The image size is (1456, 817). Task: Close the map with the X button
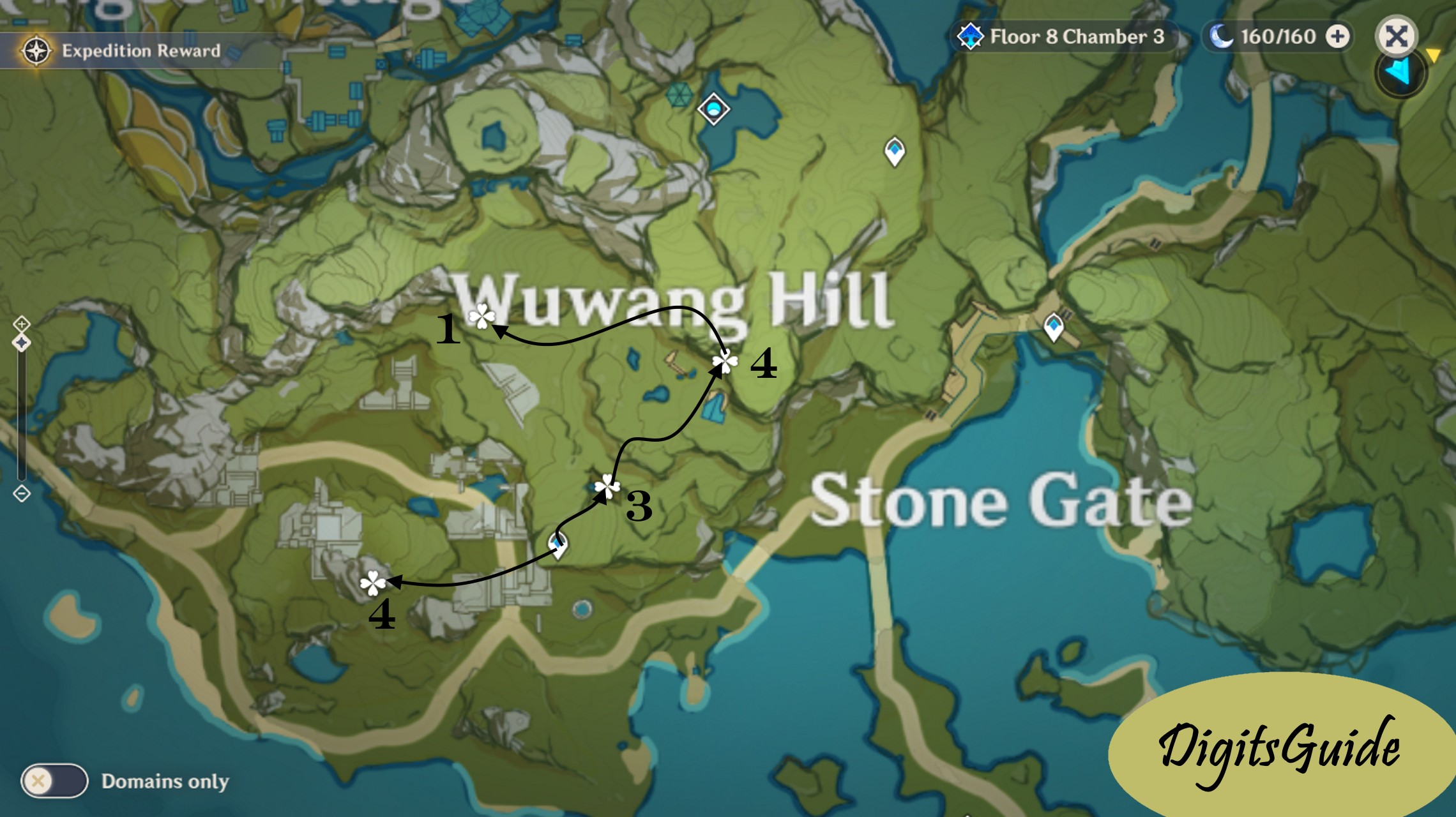[x=1396, y=36]
